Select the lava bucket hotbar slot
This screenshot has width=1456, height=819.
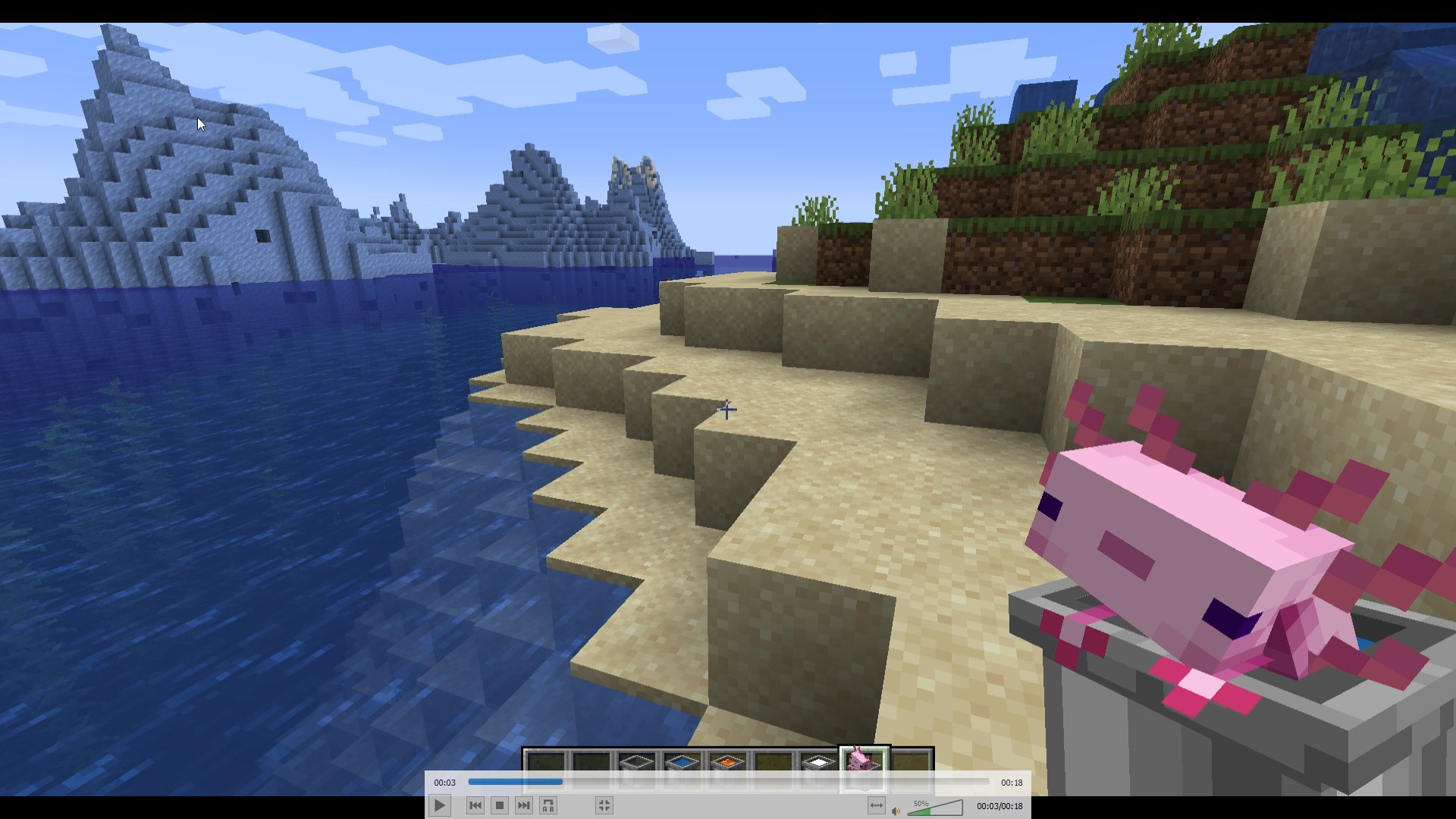click(727, 761)
